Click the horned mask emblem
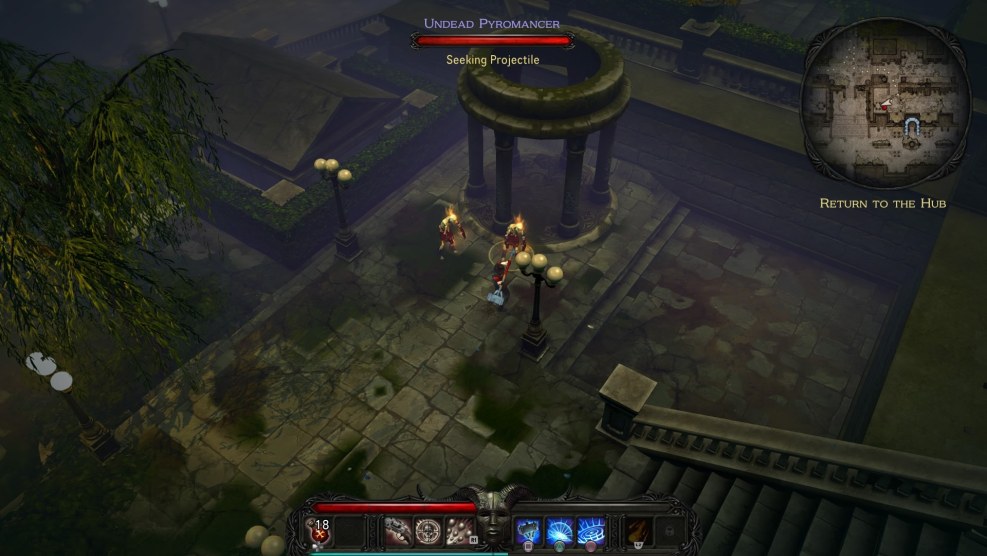 click(494, 518)
